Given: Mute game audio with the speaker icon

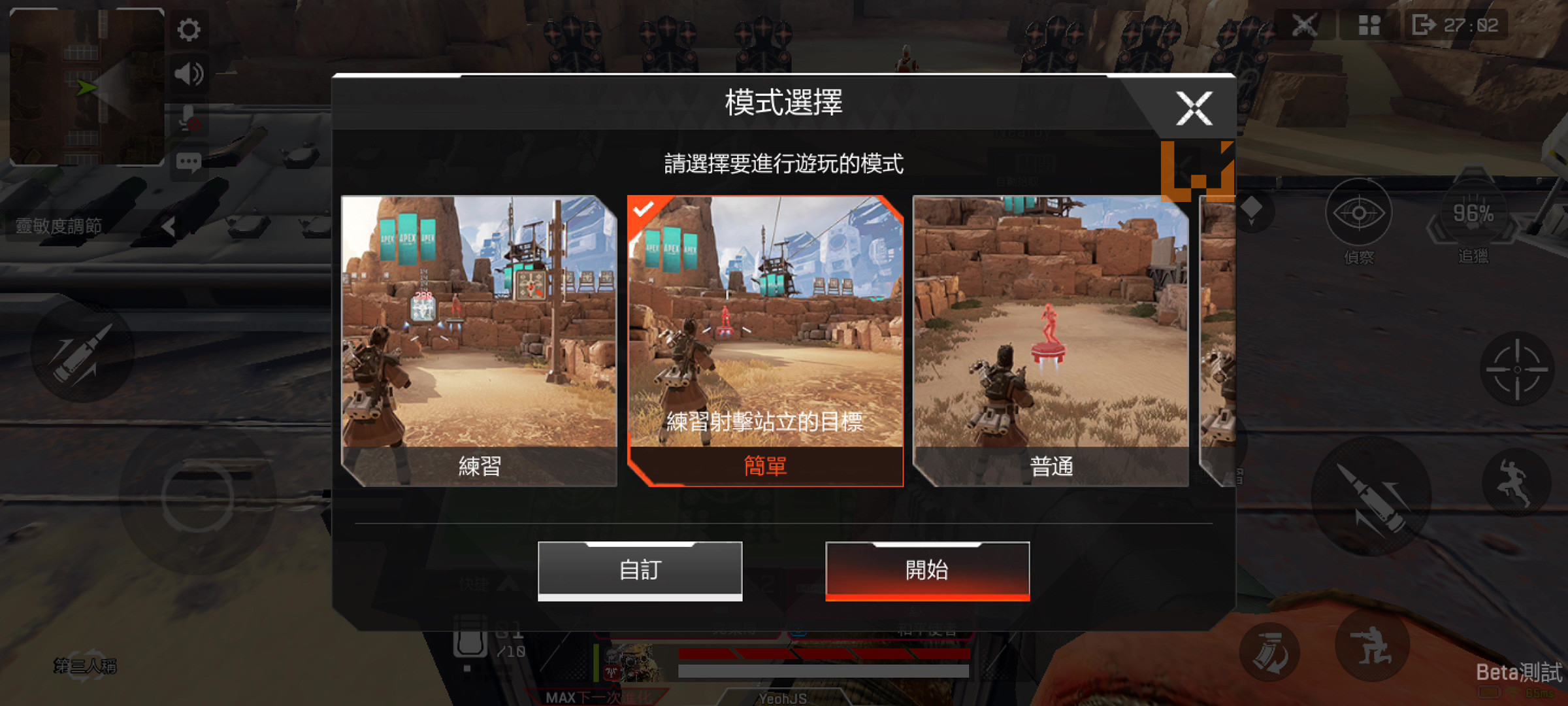Looking at the screenshot, I should coord(189,74).
